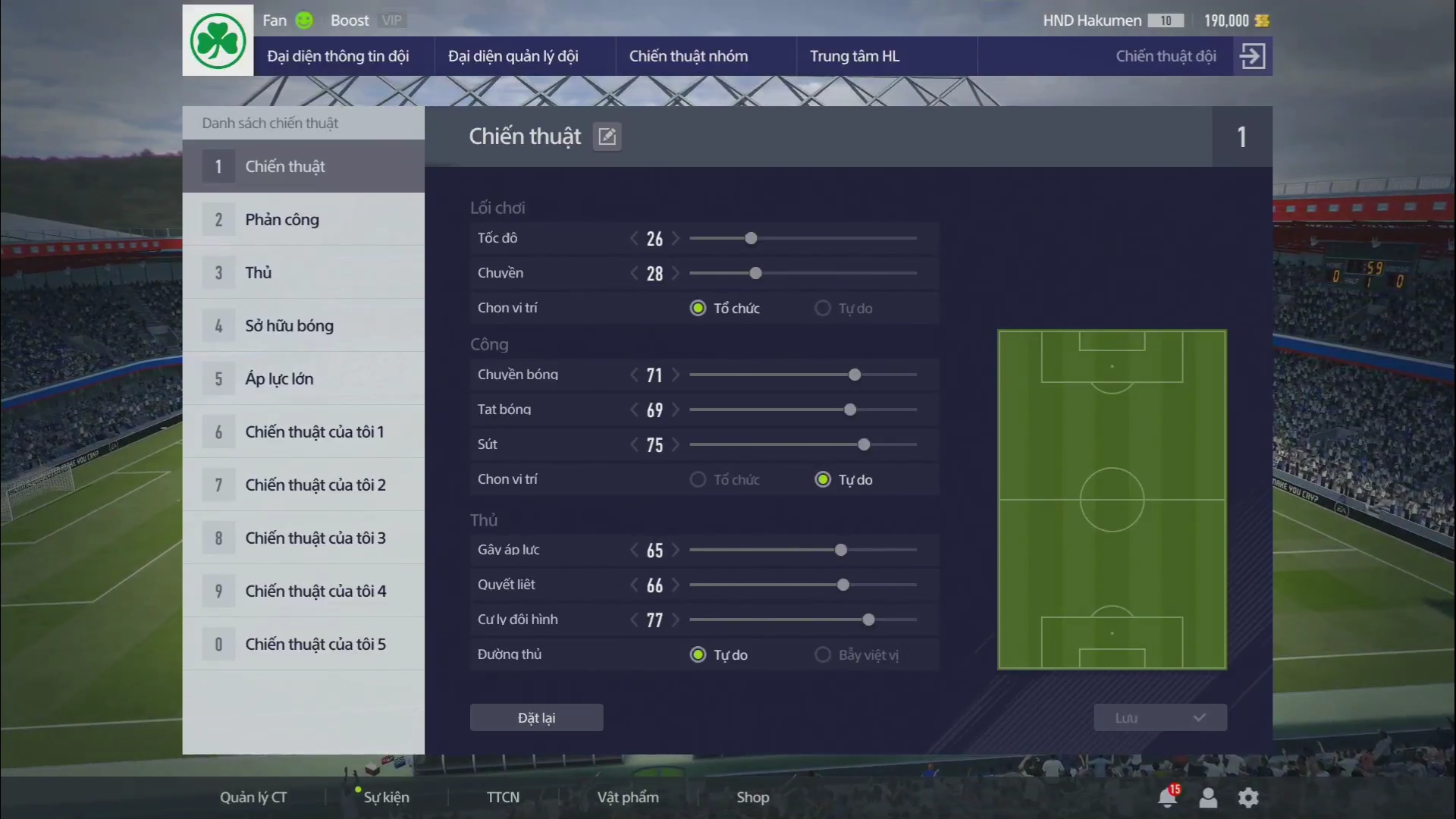Open the notifications bell
Viewport: 1456px width, 819px height.
pyautogui.click(x=1167, y=797)
